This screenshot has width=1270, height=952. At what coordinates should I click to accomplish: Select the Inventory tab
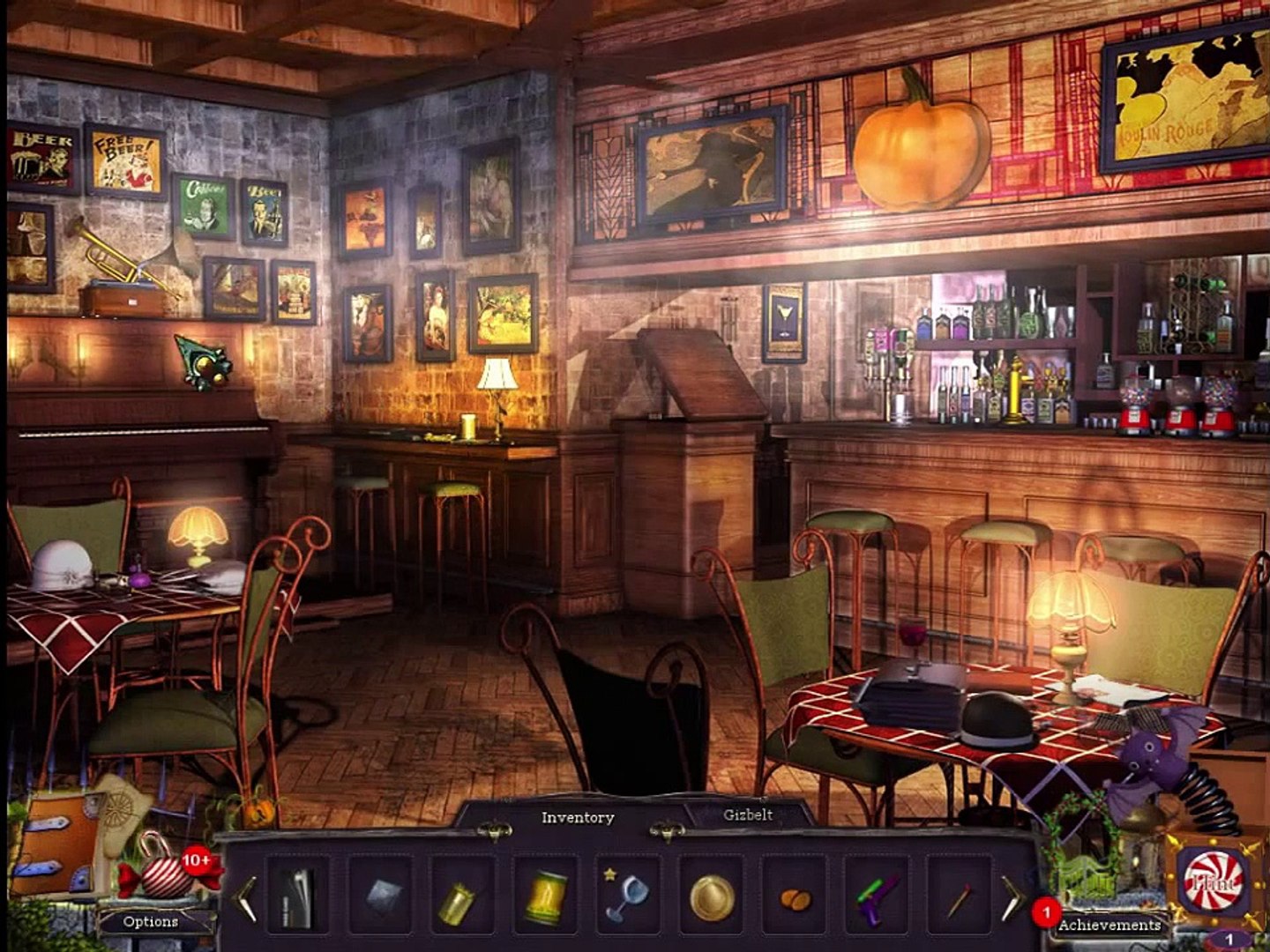[x=577, y=818]
